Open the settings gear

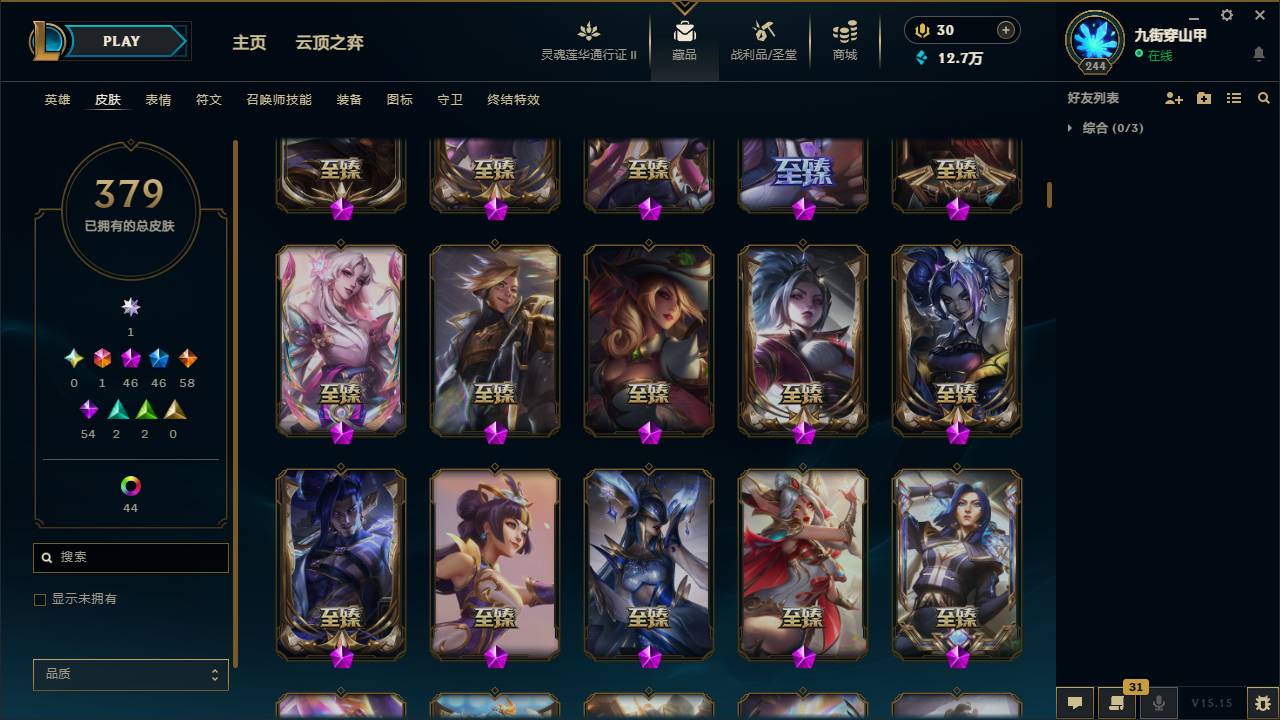pyautogui.click(x=1226, y=15)
